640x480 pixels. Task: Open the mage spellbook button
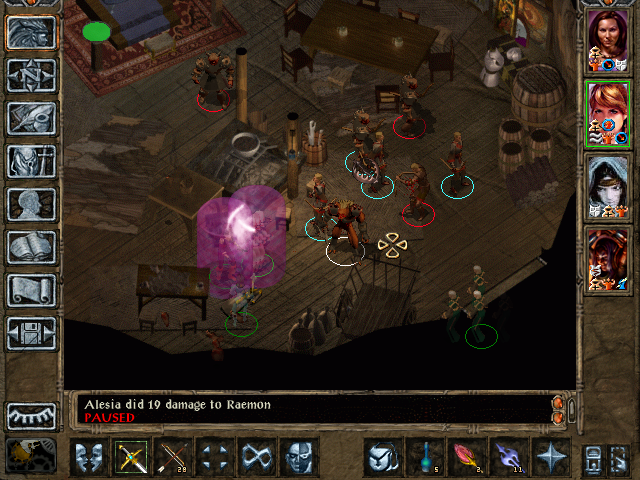[x=32, y=246]
